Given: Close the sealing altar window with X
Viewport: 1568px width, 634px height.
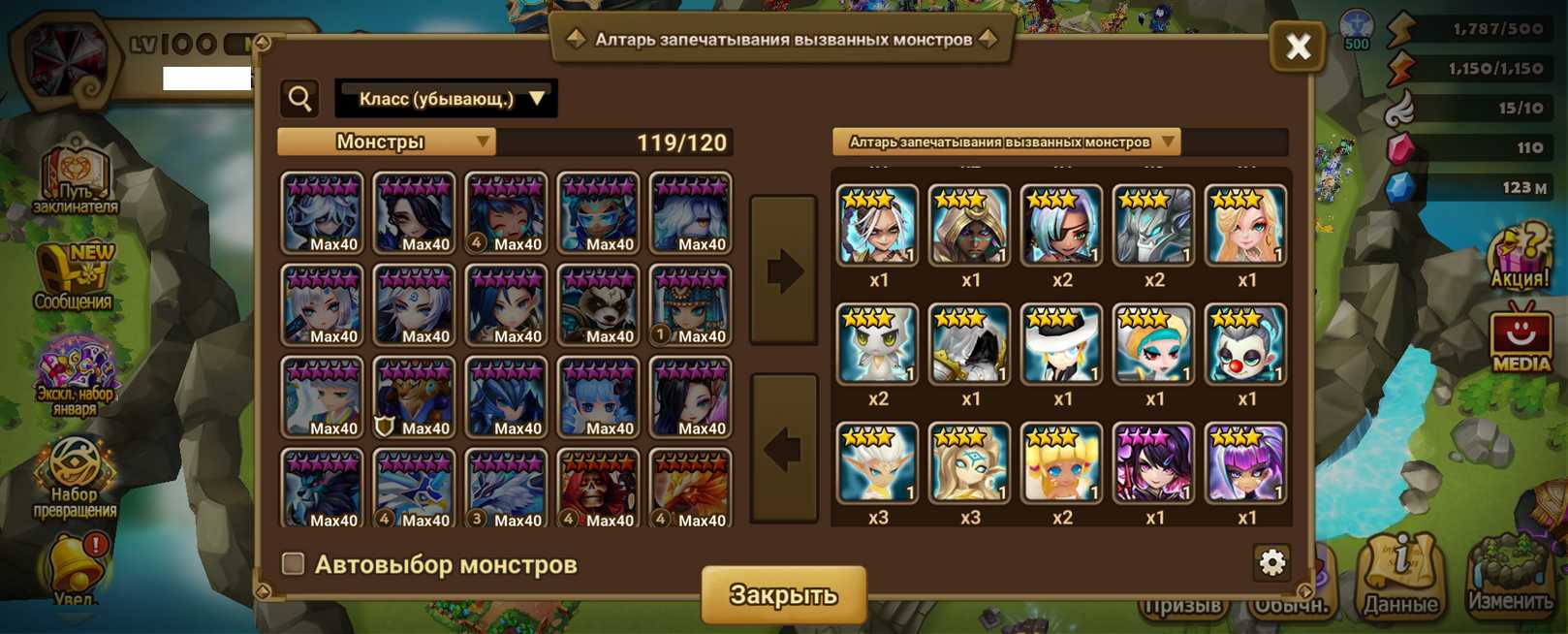Looking at the screenshot, I should (x=1298, y=47).
